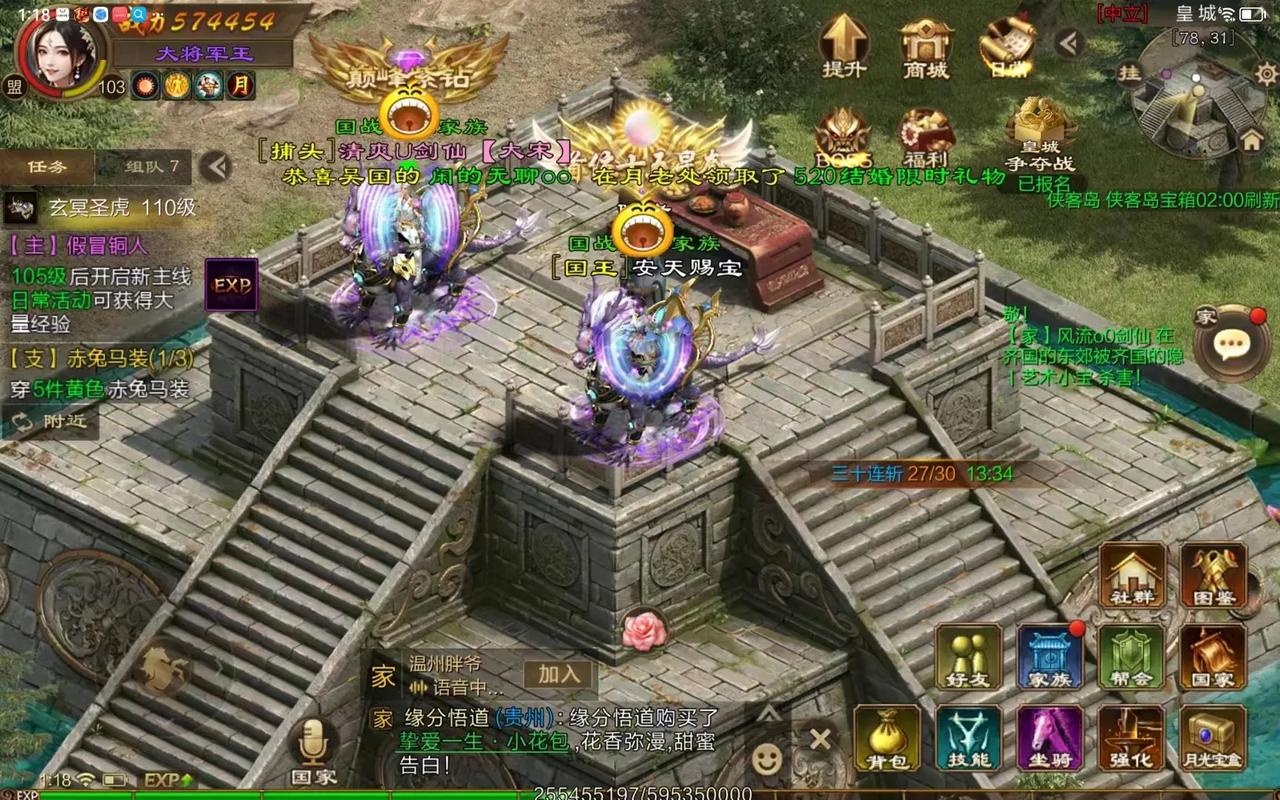Open the 家族 family panel
Screen dimensions: 1280x800
tap(1050, 657)
